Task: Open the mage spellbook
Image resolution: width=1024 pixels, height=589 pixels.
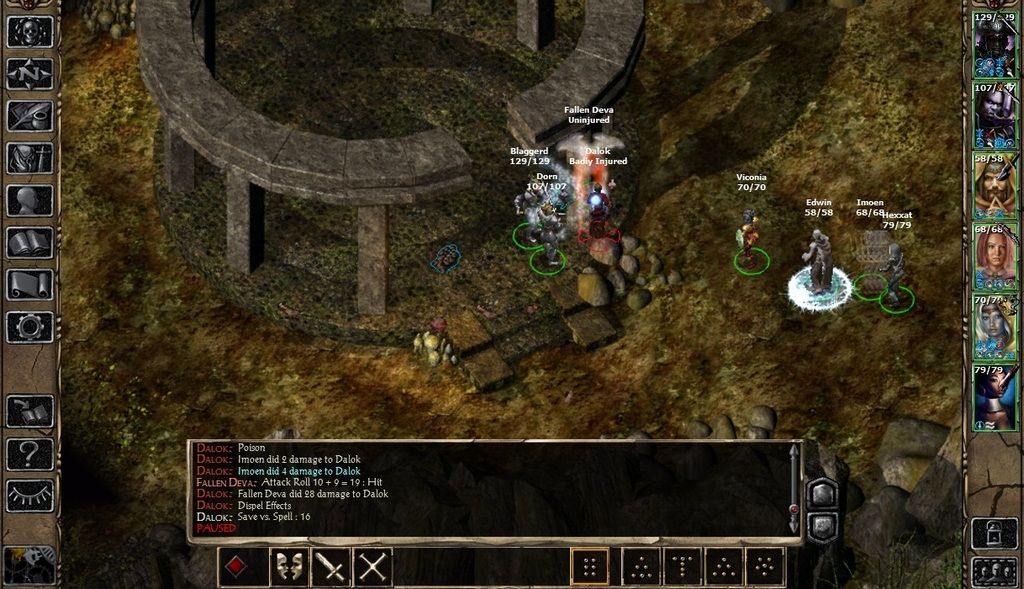Action: [x=29, y=242]
